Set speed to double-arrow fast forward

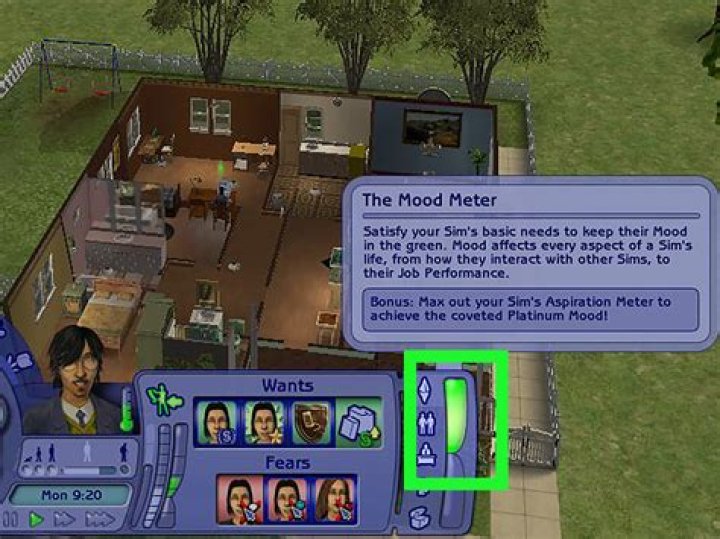(x=64, y=519)
